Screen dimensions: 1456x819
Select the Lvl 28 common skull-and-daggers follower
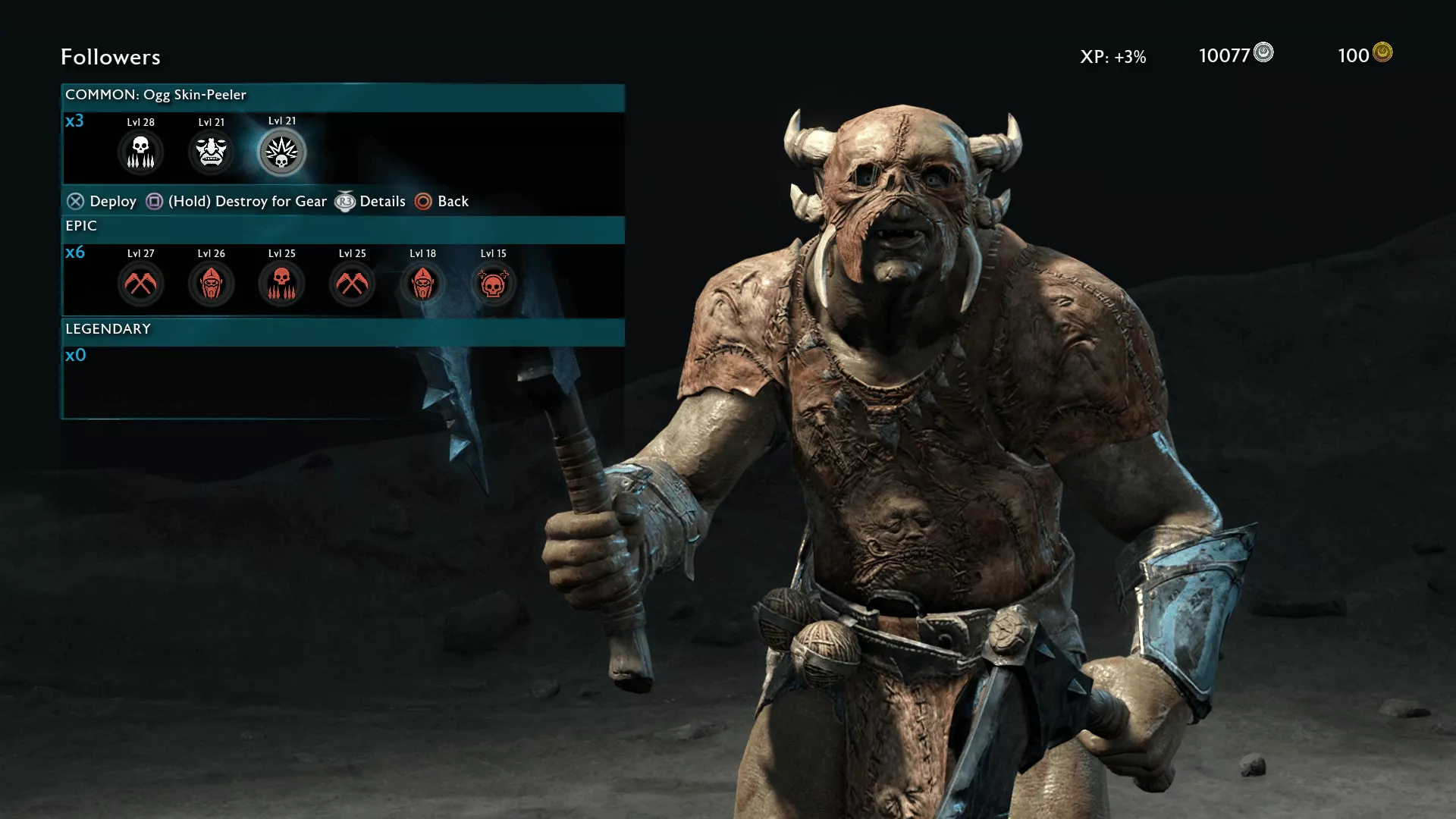(x=140, y=152)
